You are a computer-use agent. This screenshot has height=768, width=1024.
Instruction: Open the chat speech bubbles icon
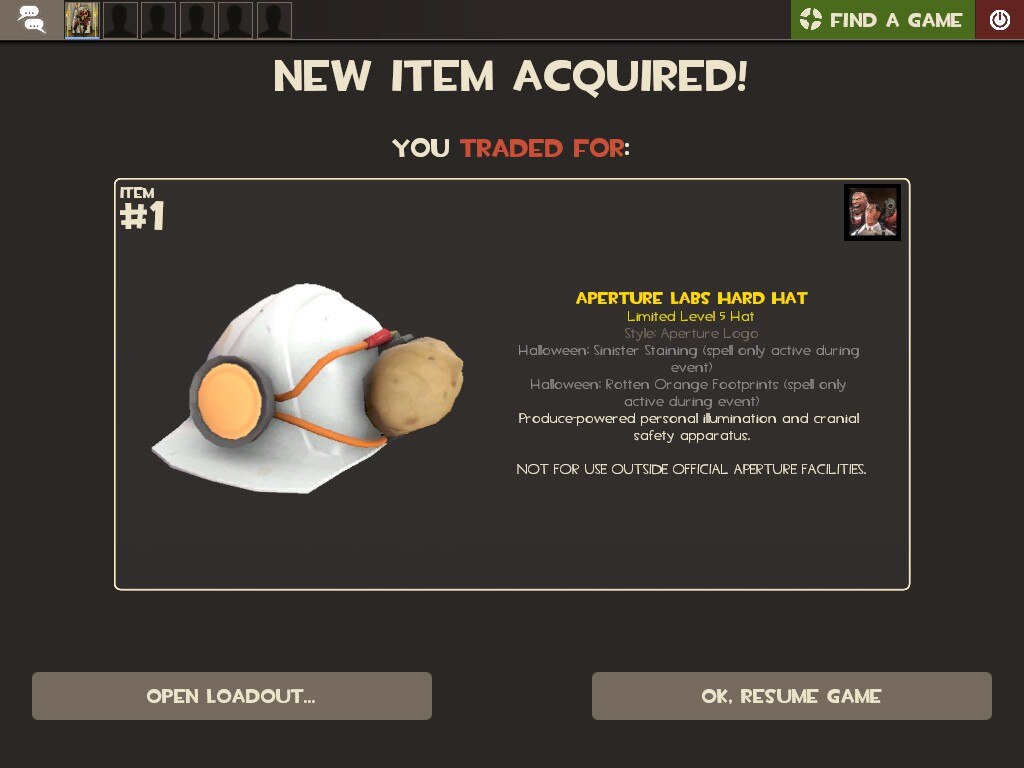coord(31,19)
